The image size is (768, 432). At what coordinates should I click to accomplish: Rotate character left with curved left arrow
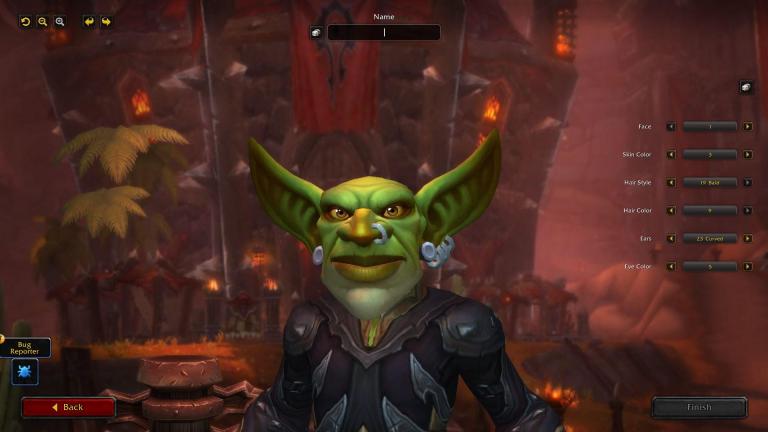coord(89,21)
